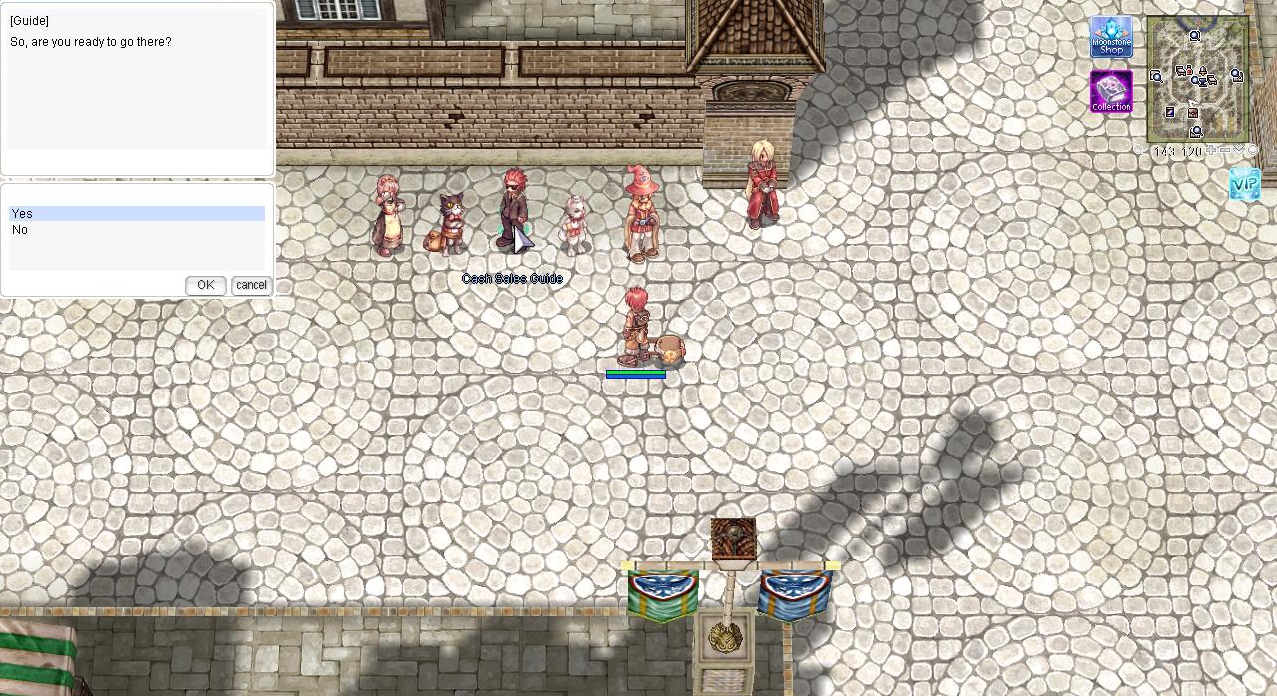
Task: Open the Moonstone Shop
Action: point(1111,37)
